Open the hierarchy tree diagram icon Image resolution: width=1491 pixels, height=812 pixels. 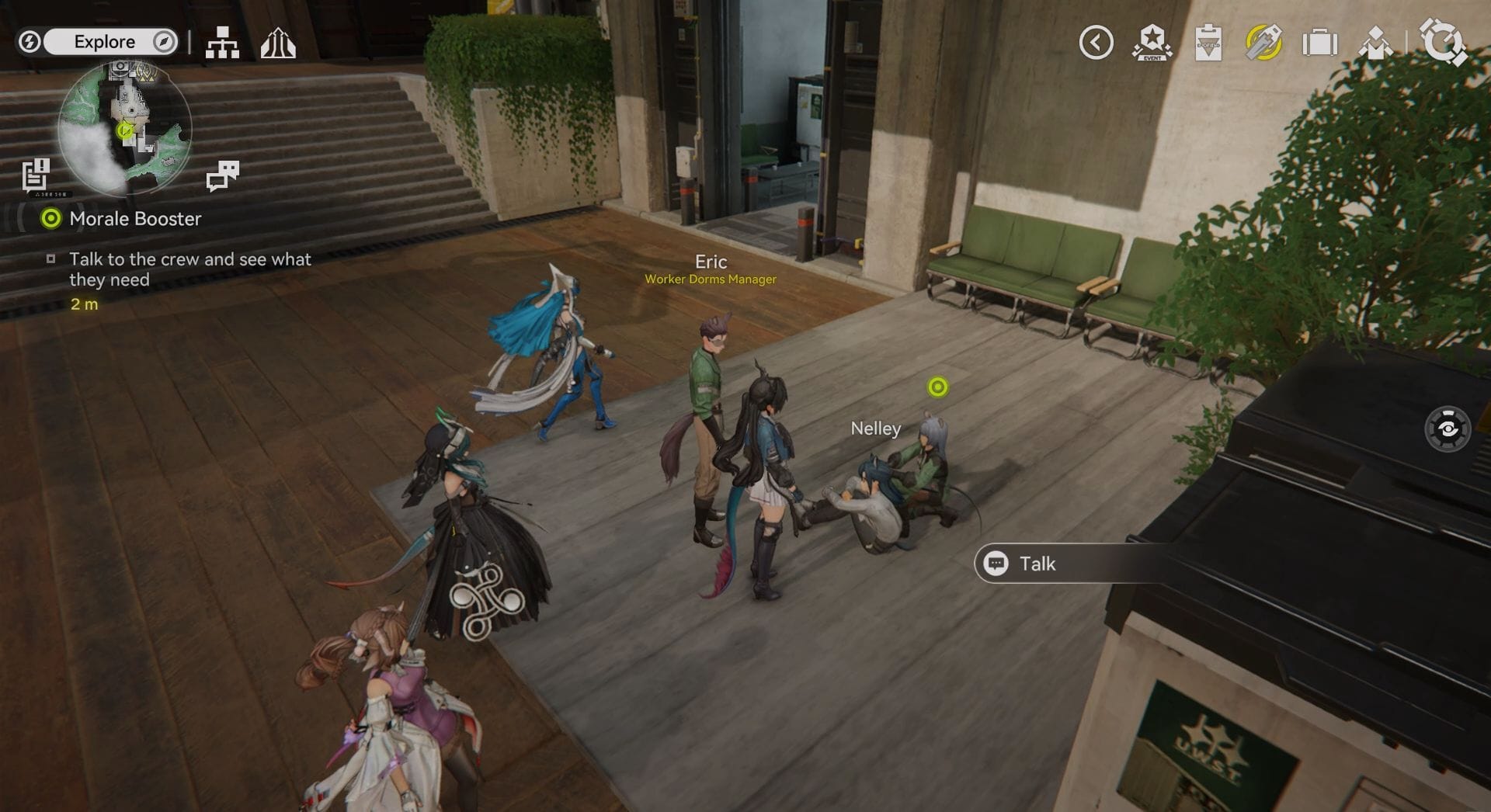222,43
